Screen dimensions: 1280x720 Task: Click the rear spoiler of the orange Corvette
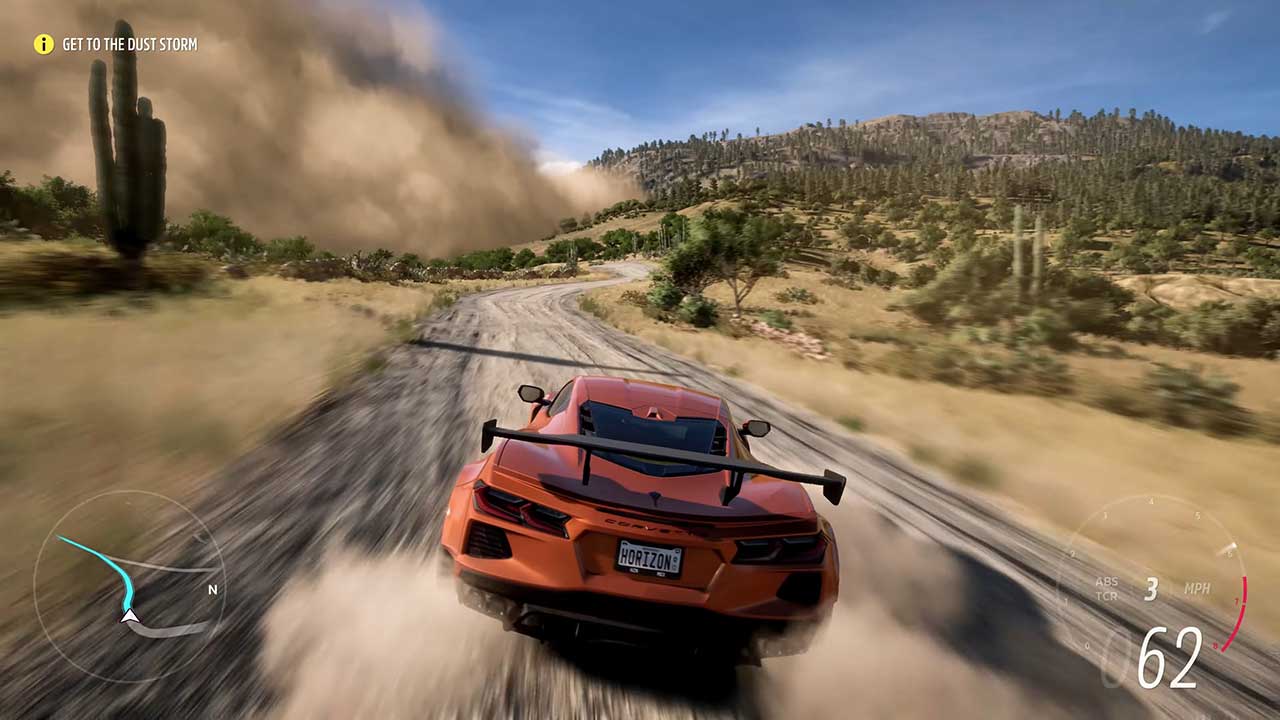(660, 455)
